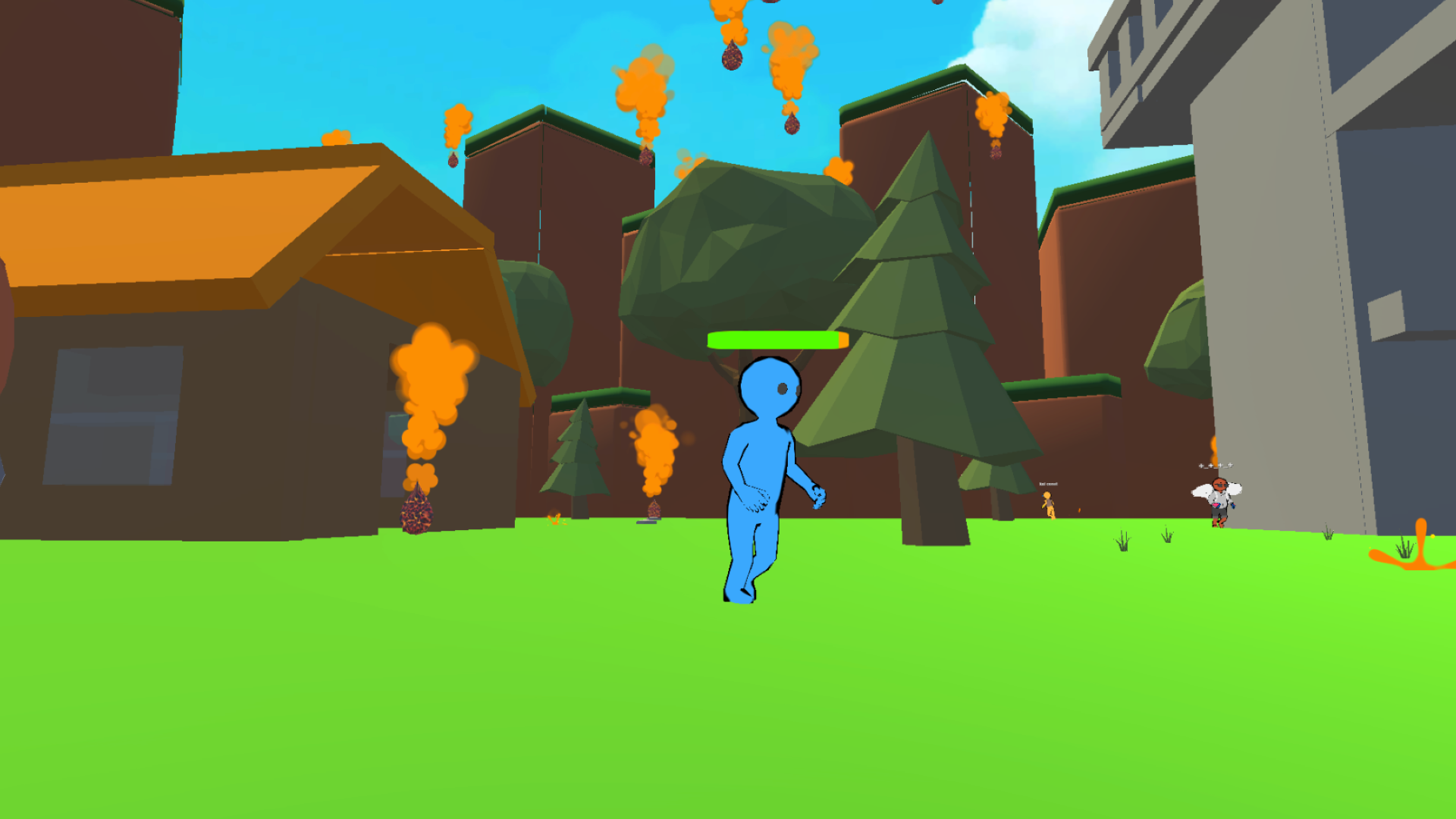
Task: Click the grass tuft near the winged player
Action: (1166, 537)
